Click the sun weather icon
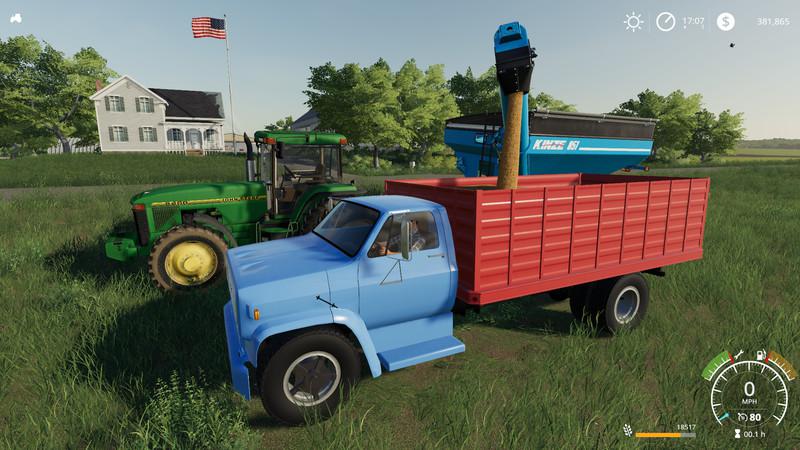 tap(633, 21)
